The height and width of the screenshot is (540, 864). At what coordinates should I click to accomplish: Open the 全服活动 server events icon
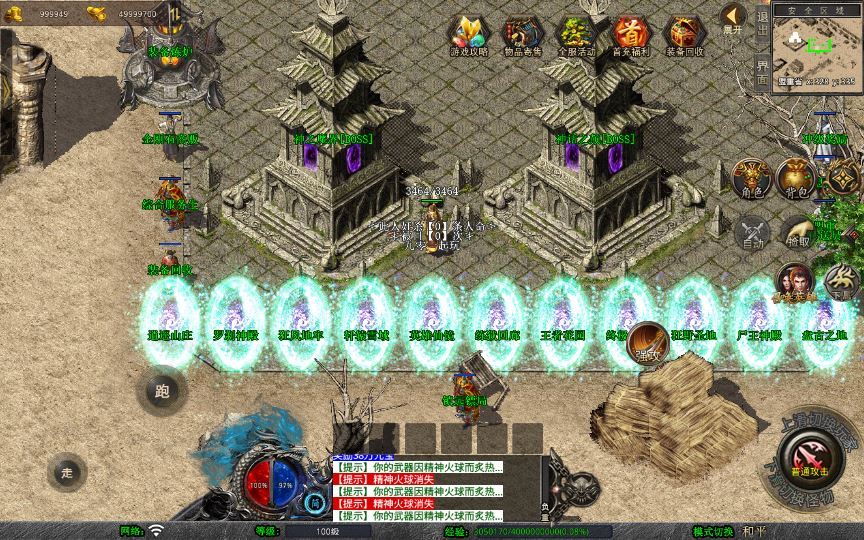pyautogui.click(x=576, y=34)
